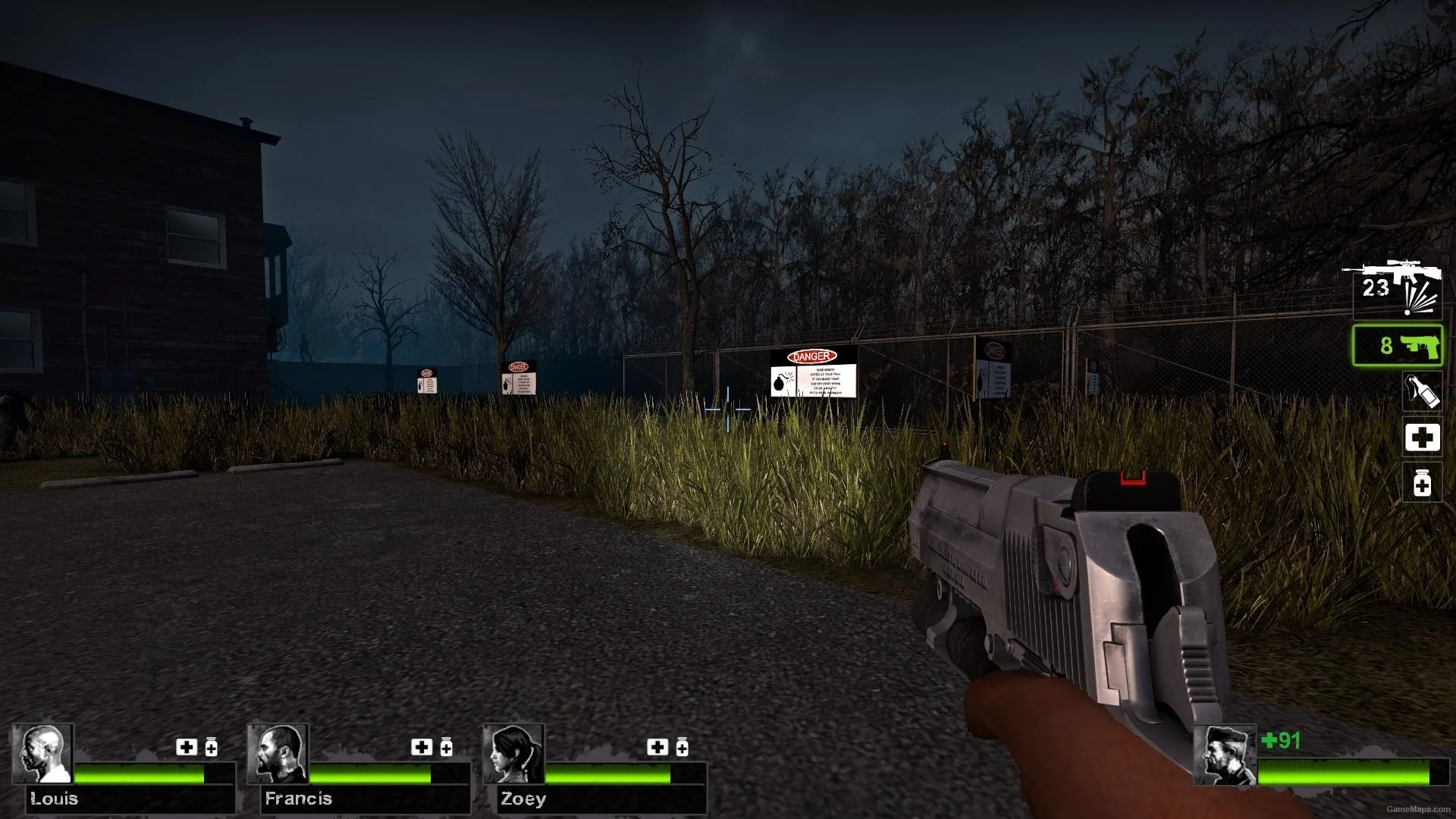Click Francis's teammate portrait
Image resolution: width=1456 pixels, height=819 pixels.
click(x=278, y=753)
